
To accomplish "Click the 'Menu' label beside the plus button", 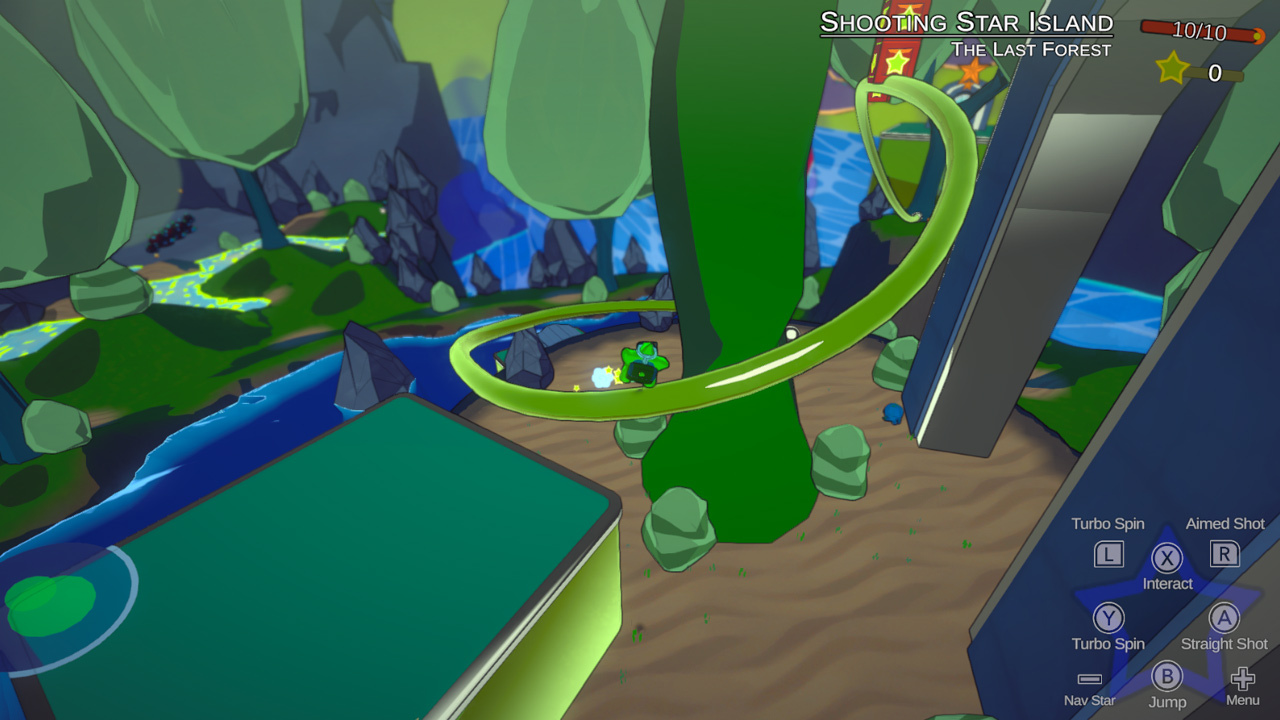I will click(x=1242, y=701).
